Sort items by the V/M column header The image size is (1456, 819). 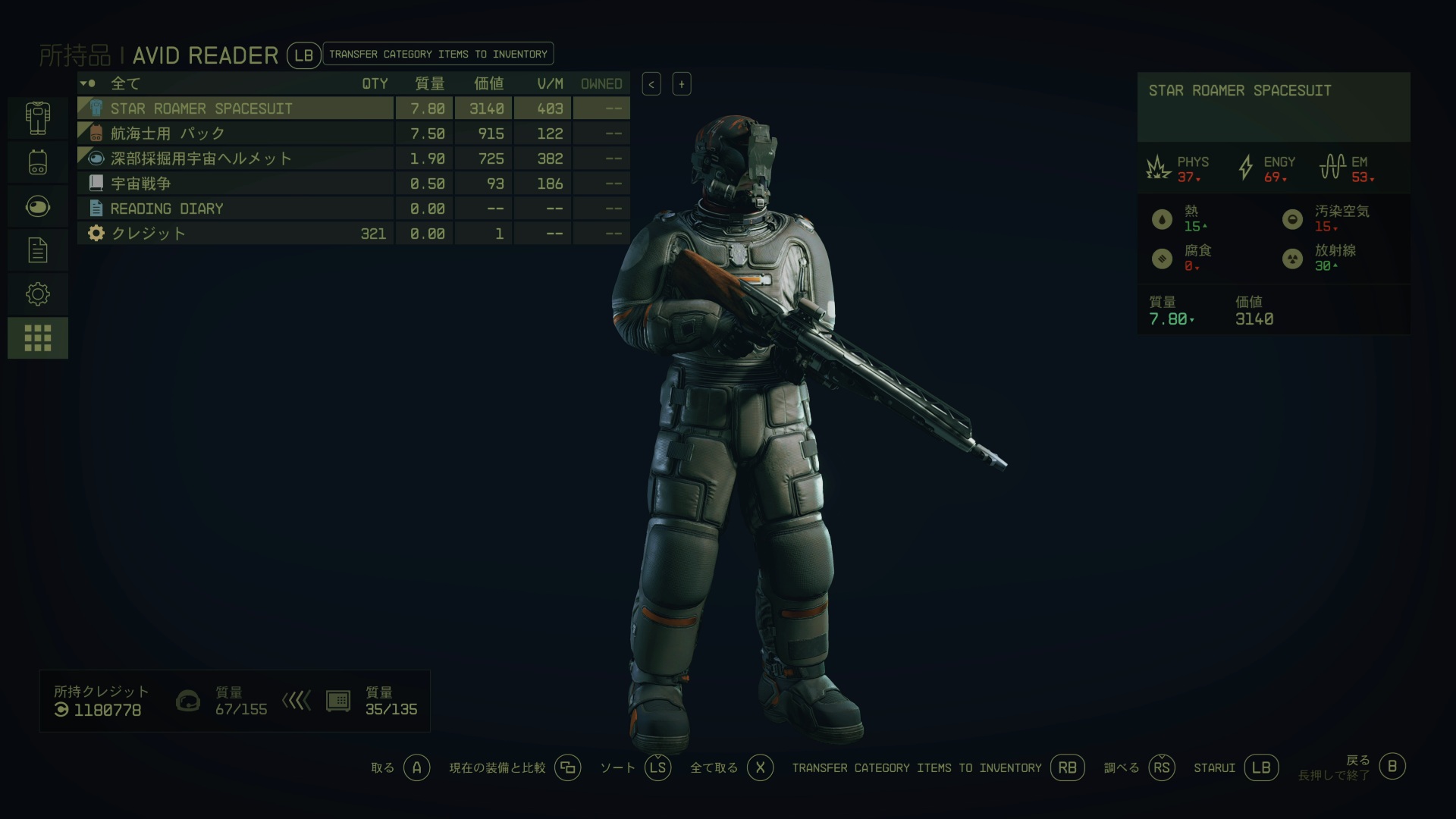[550, 83]
